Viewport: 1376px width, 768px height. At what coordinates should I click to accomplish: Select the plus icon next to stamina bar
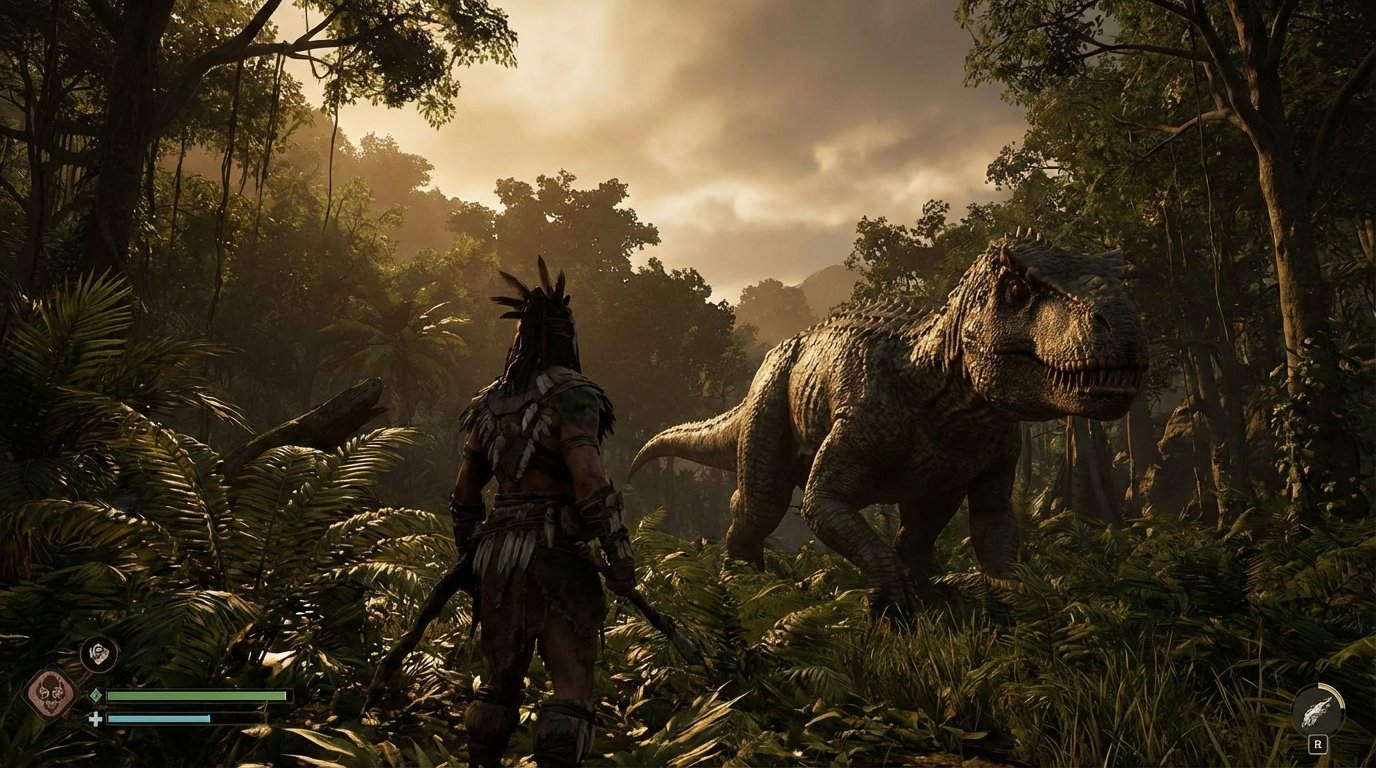point(95,719)
